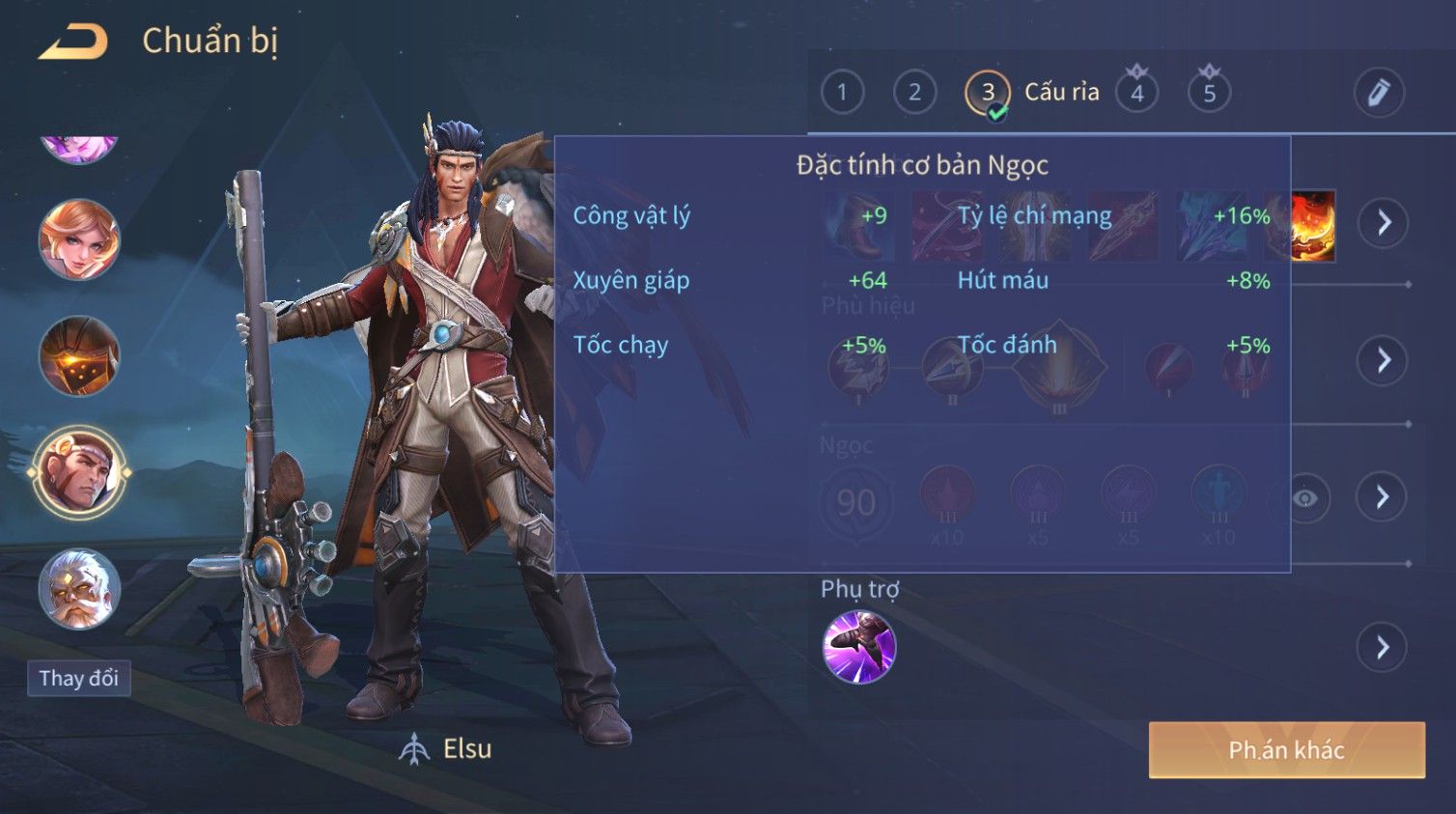Image resolution: width=1456 pixels, height=814 pixels.
Task: Go back using the return arrow
Action: pos(73,42)
